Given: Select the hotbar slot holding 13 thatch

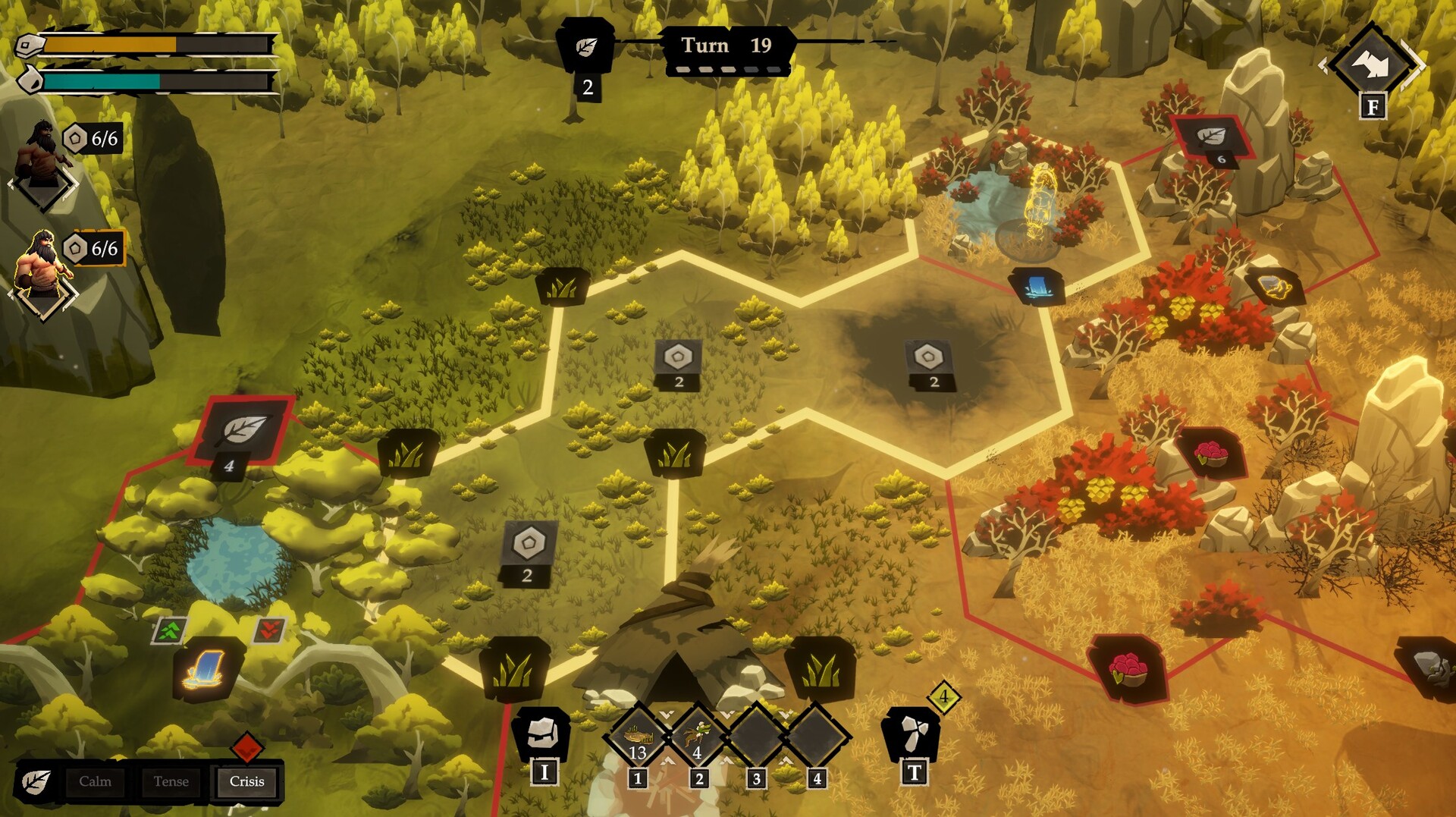Looking at the screenshot, I should pyautogui.click(x=638, y=737).
